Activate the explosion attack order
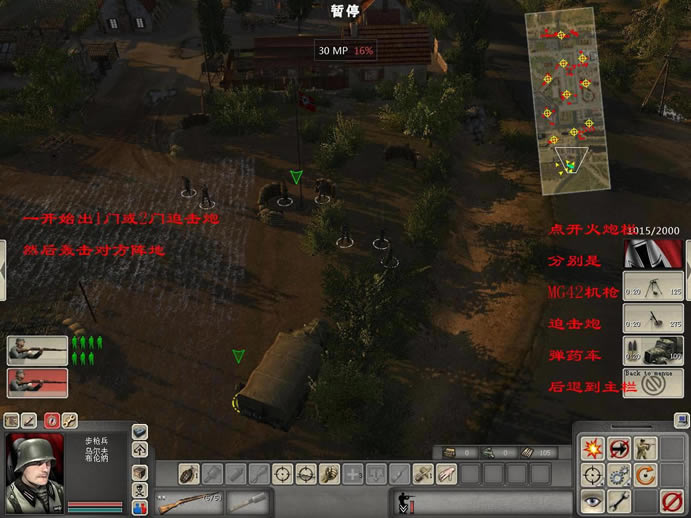 [x=591, y=446]
